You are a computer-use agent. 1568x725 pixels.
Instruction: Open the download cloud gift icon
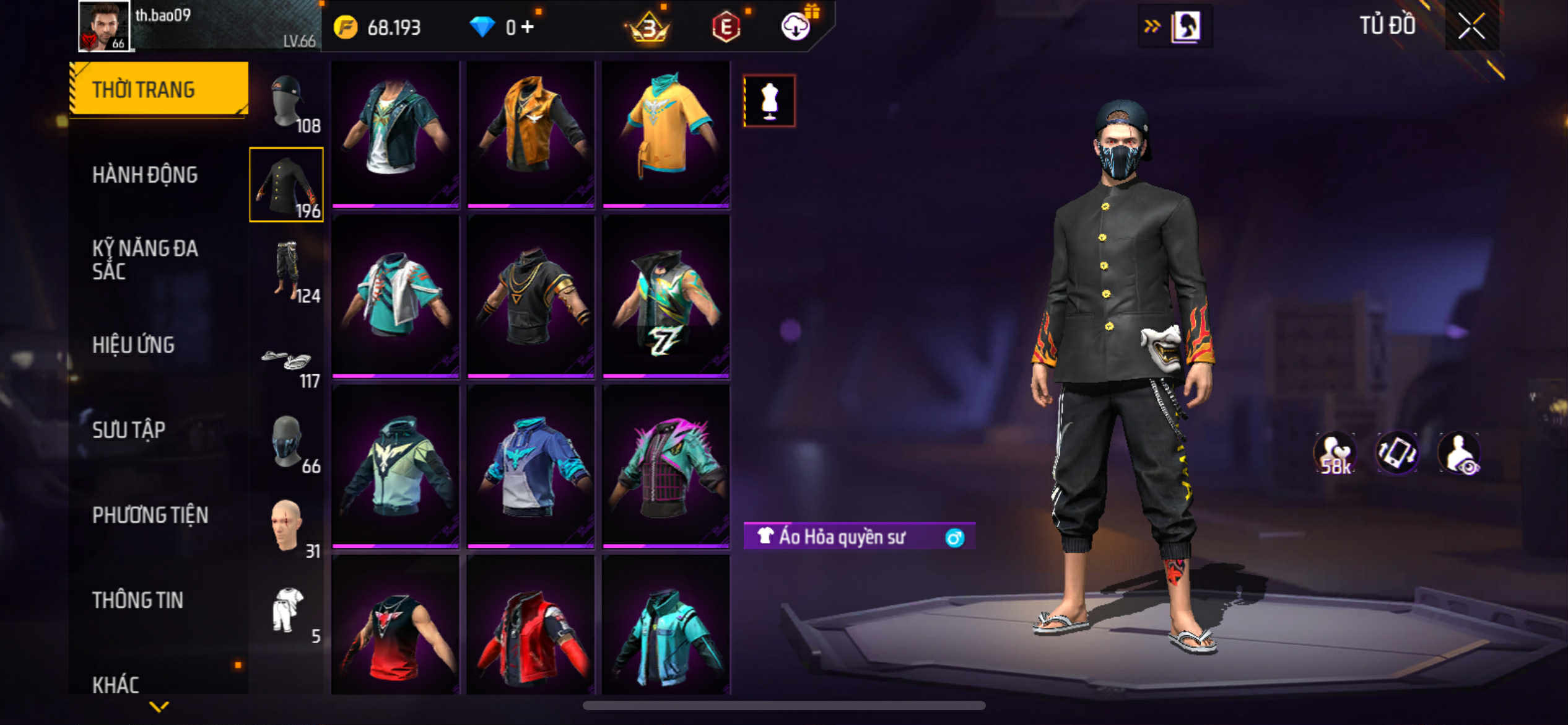tap(796, 27)
